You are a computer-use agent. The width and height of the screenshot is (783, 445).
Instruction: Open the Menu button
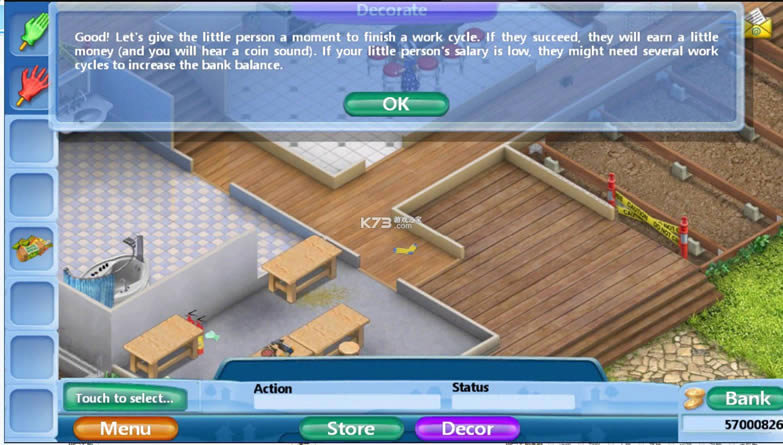tap(125, 429)
